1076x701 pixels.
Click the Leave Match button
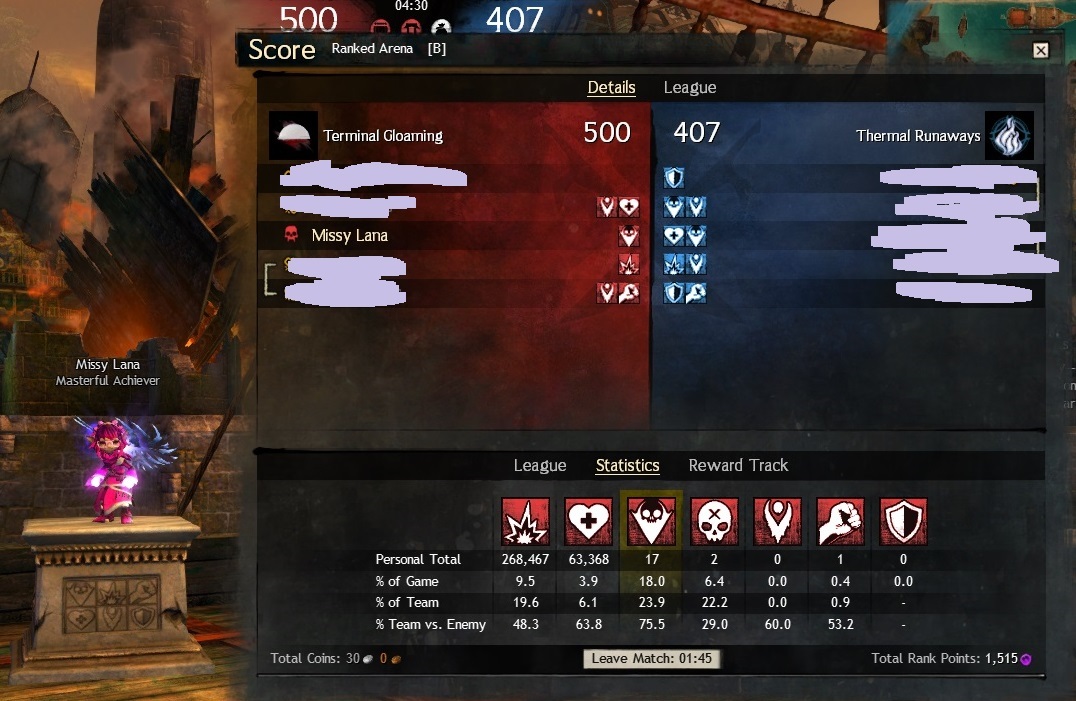tap(651, 658)
